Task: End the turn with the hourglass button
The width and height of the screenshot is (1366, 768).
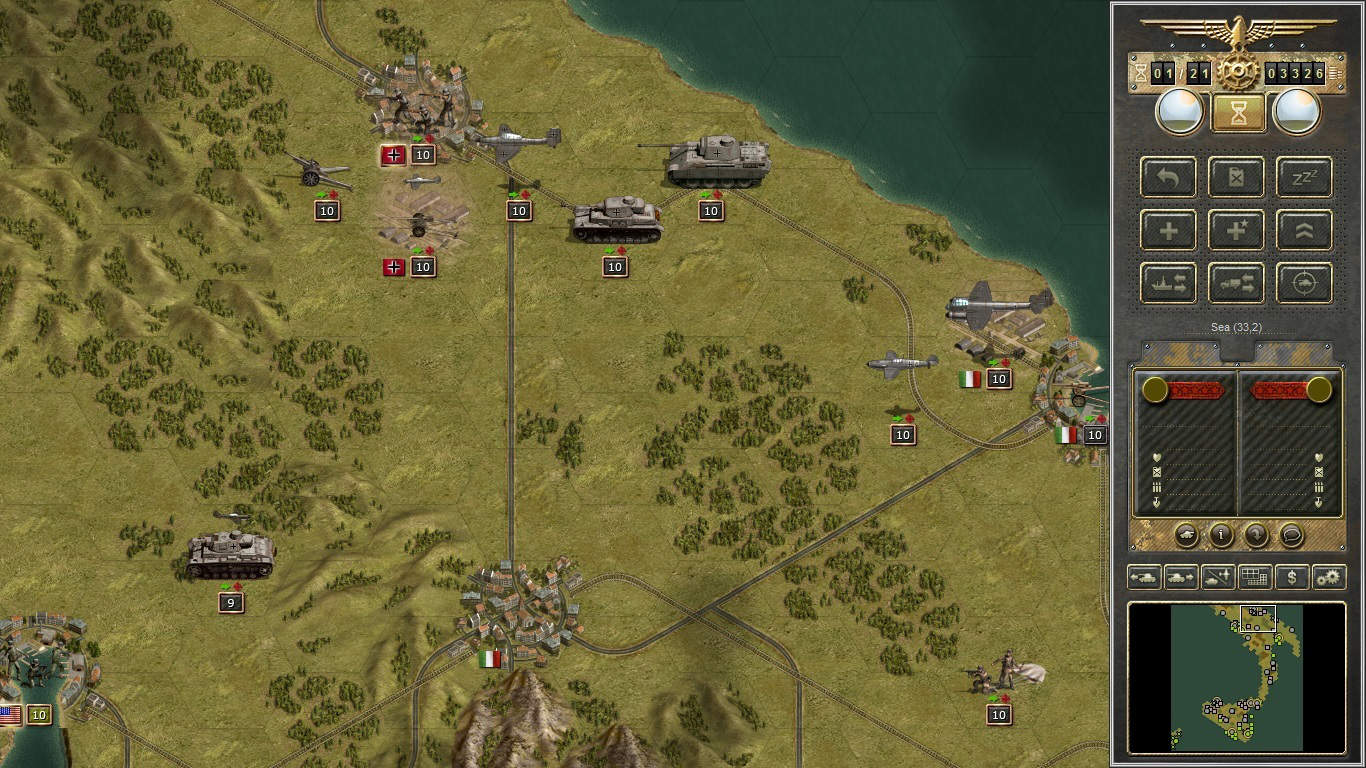Action: point(1238,113)
